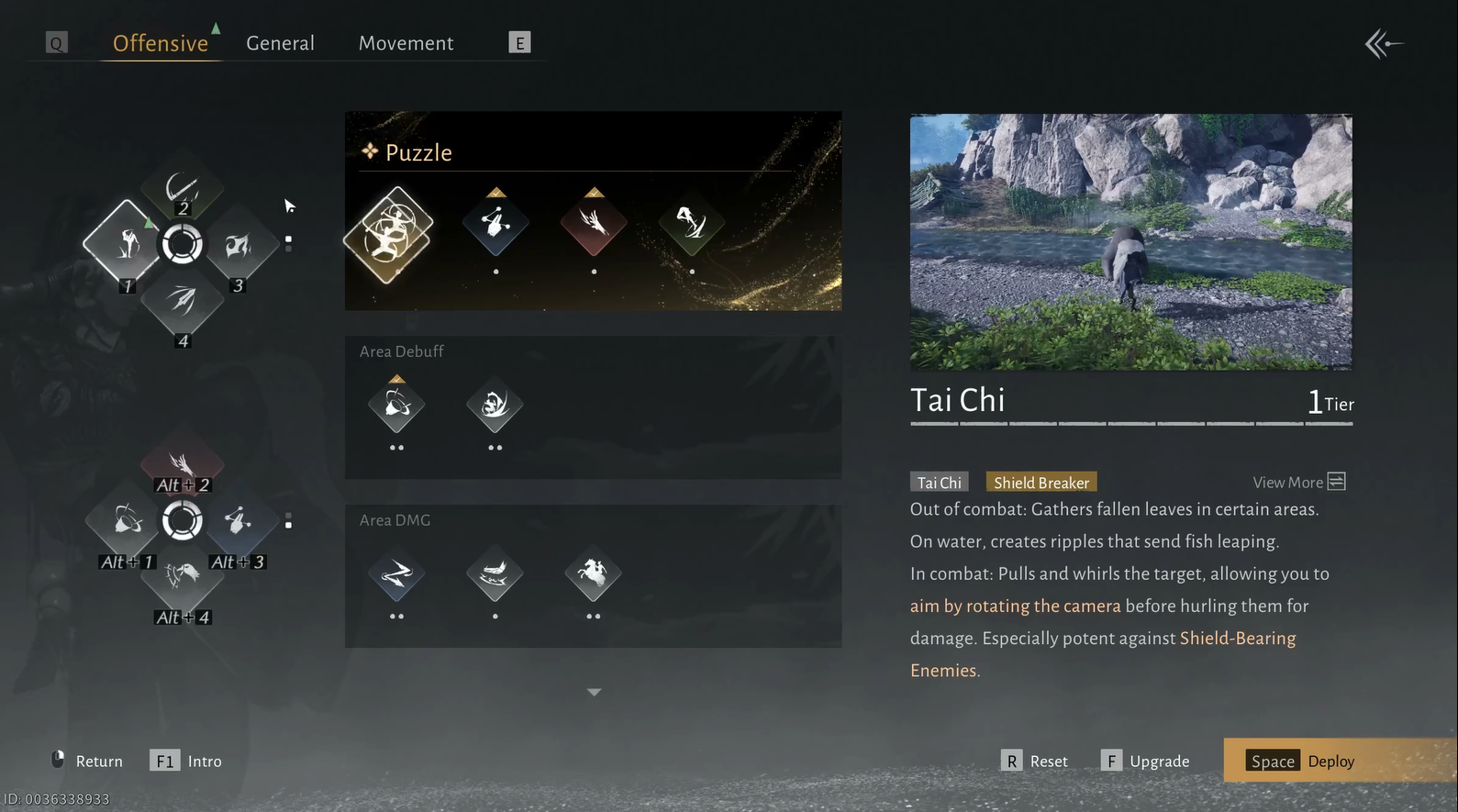Viewport: 1458px width, 812px height.
Task: Pick the skill in wheel slot 4
Action: (183, 302)
